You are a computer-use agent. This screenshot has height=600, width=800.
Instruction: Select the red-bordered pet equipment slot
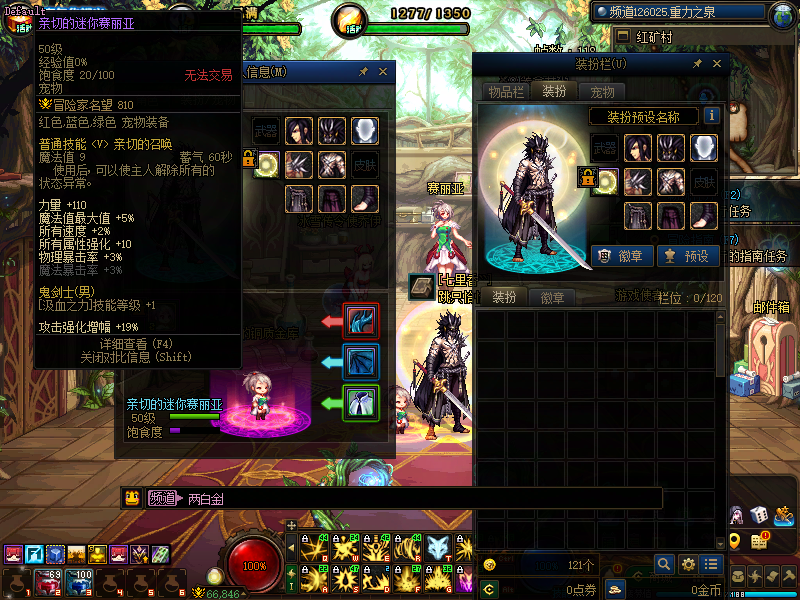point(361,322)
